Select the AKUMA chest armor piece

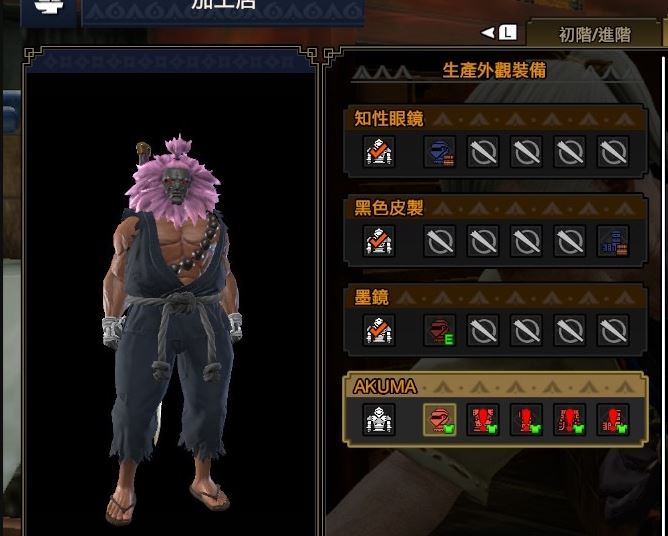tap(484, 419)
